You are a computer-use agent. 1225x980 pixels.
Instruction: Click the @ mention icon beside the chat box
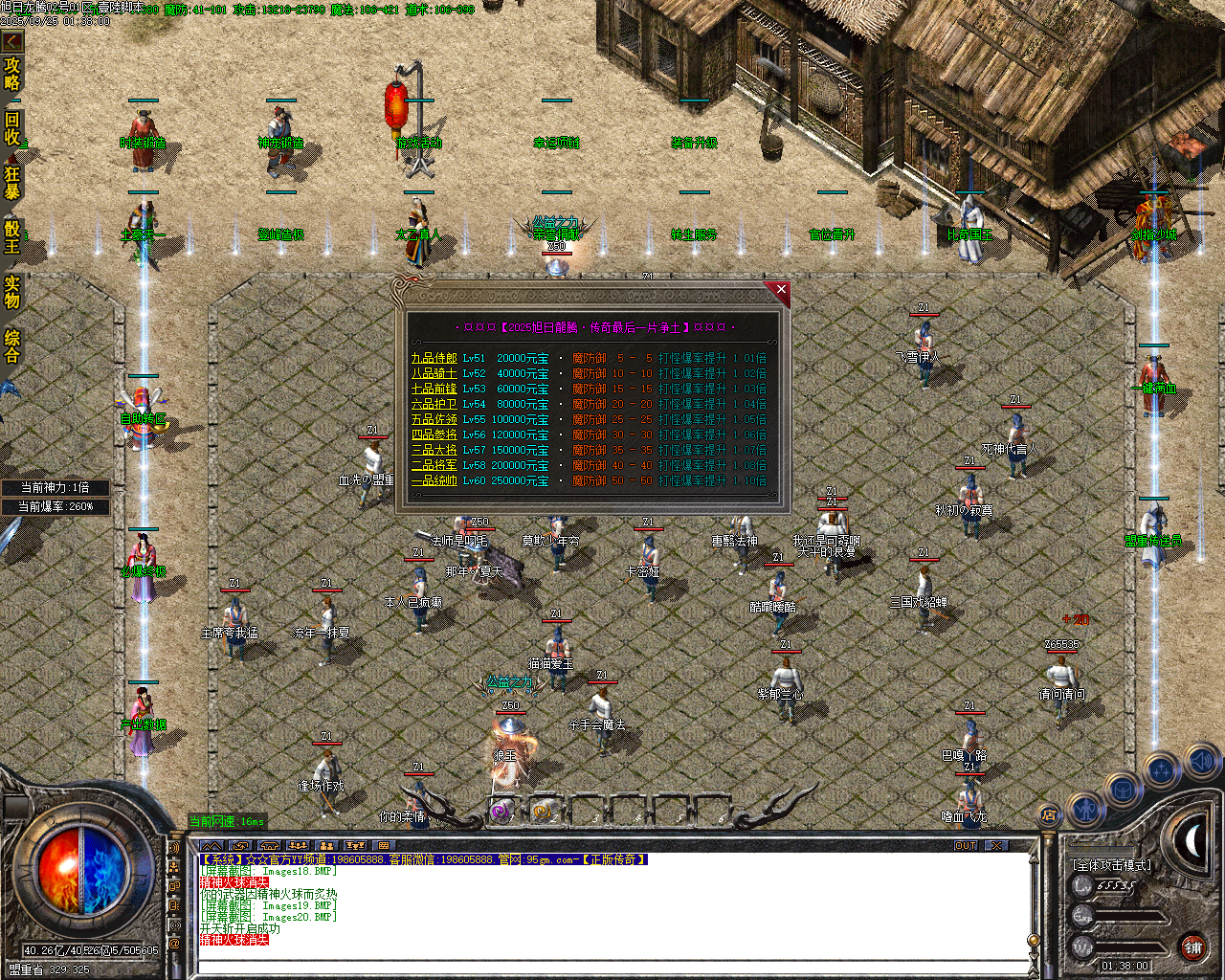(174, 941)
